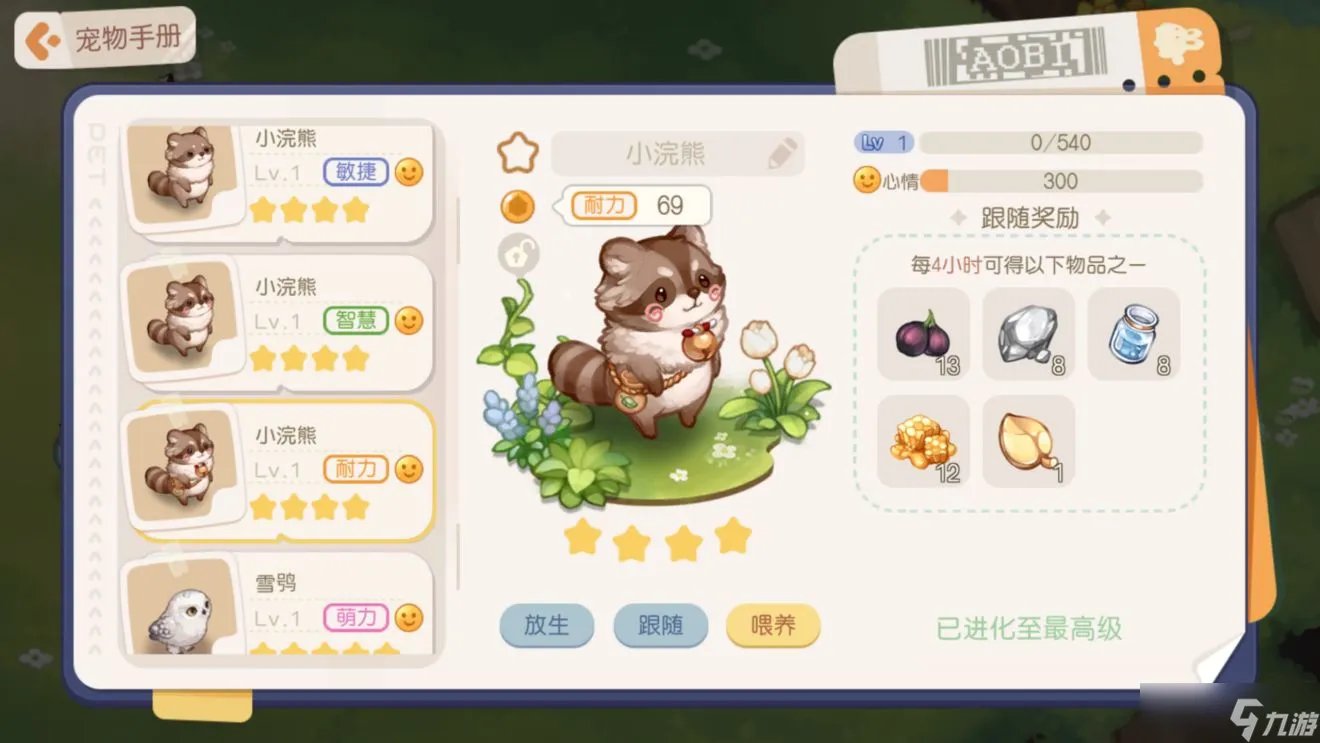Select the star favorite icon beside pet name
Screen dimensions: 1320x743
516,151
